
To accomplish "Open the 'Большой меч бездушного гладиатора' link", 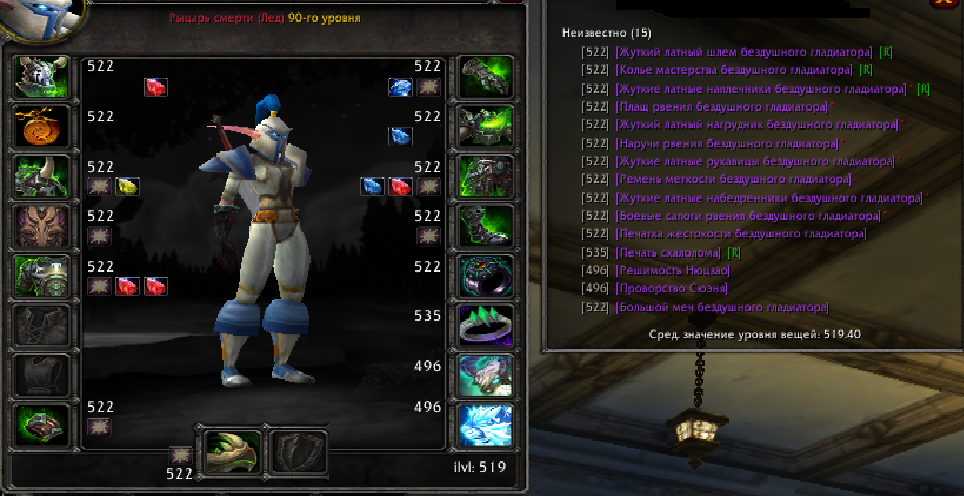I will (722, 307).
